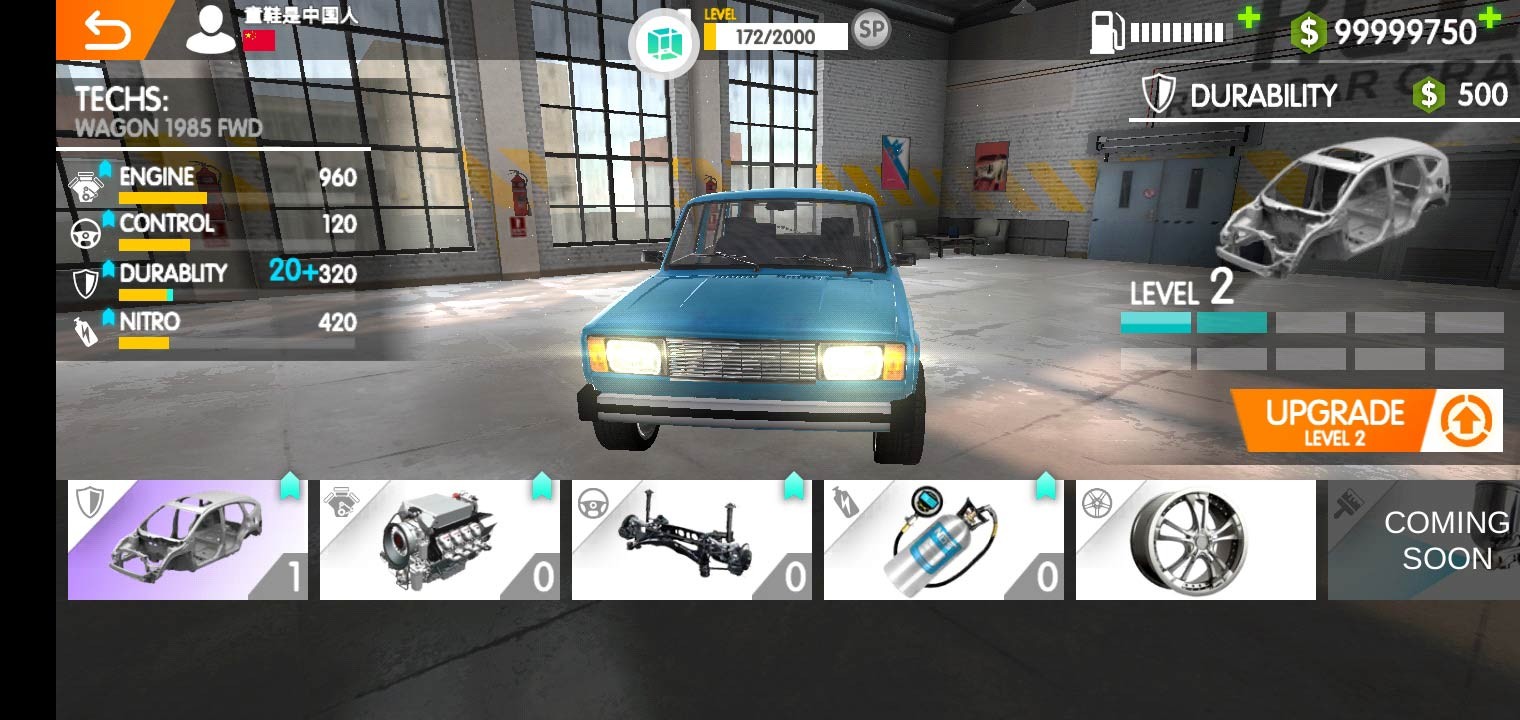Open the SP icon beside the level bar
This screenshot has height=720, width=1520.
tap(869, 30)
